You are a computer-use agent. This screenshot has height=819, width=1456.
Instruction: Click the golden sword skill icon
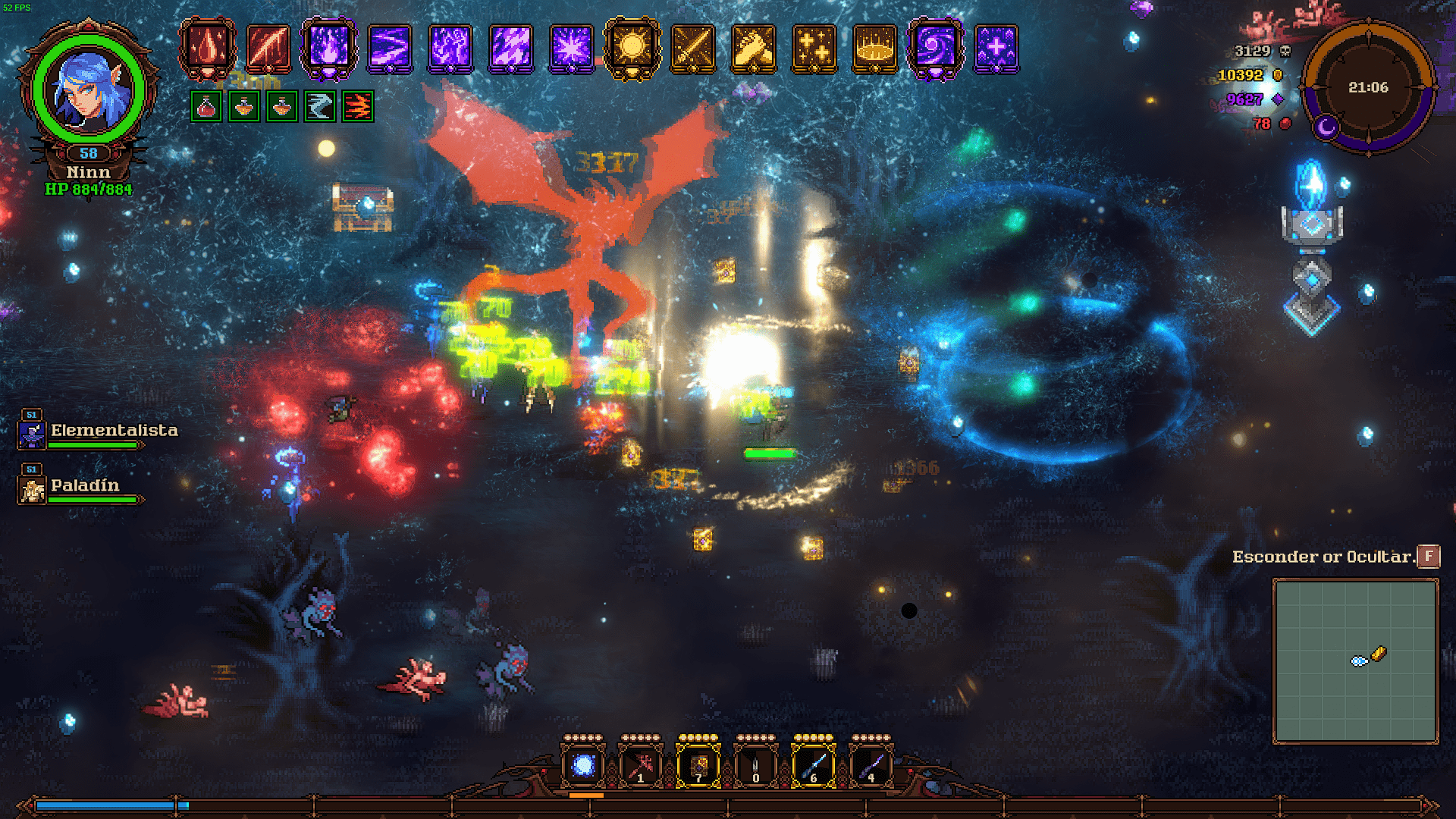coord(692,48)
